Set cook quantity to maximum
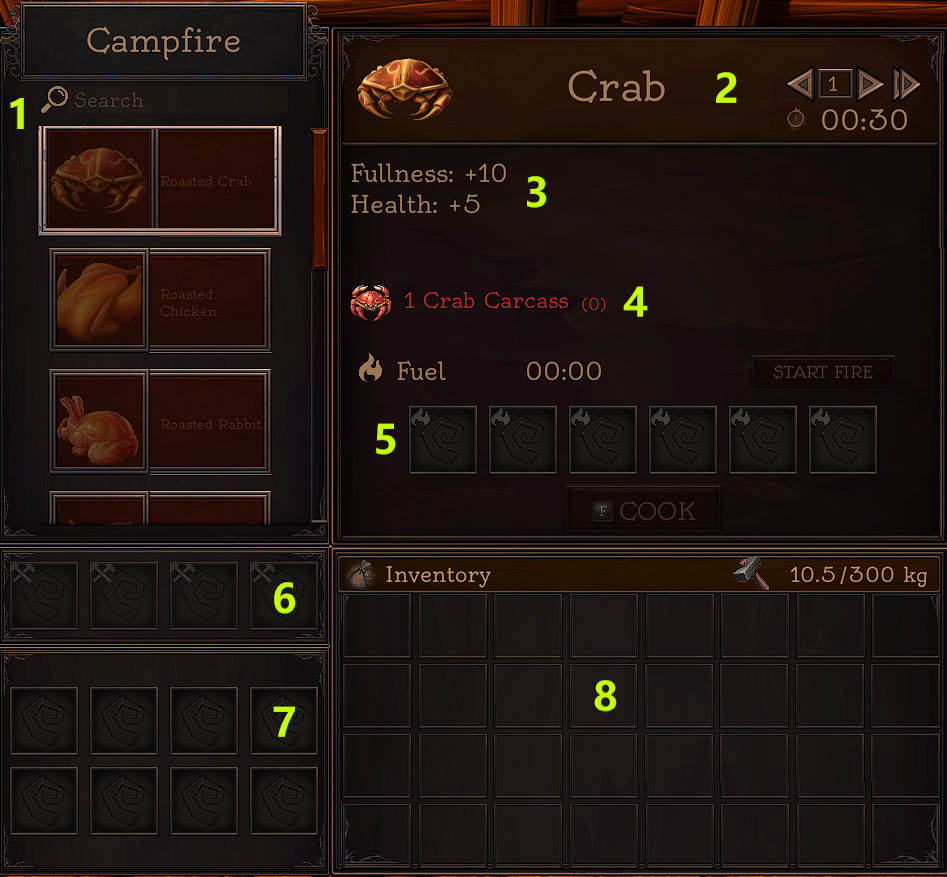Image resolution: width=947 pixels, height=877 pixels. click(906, 85)
